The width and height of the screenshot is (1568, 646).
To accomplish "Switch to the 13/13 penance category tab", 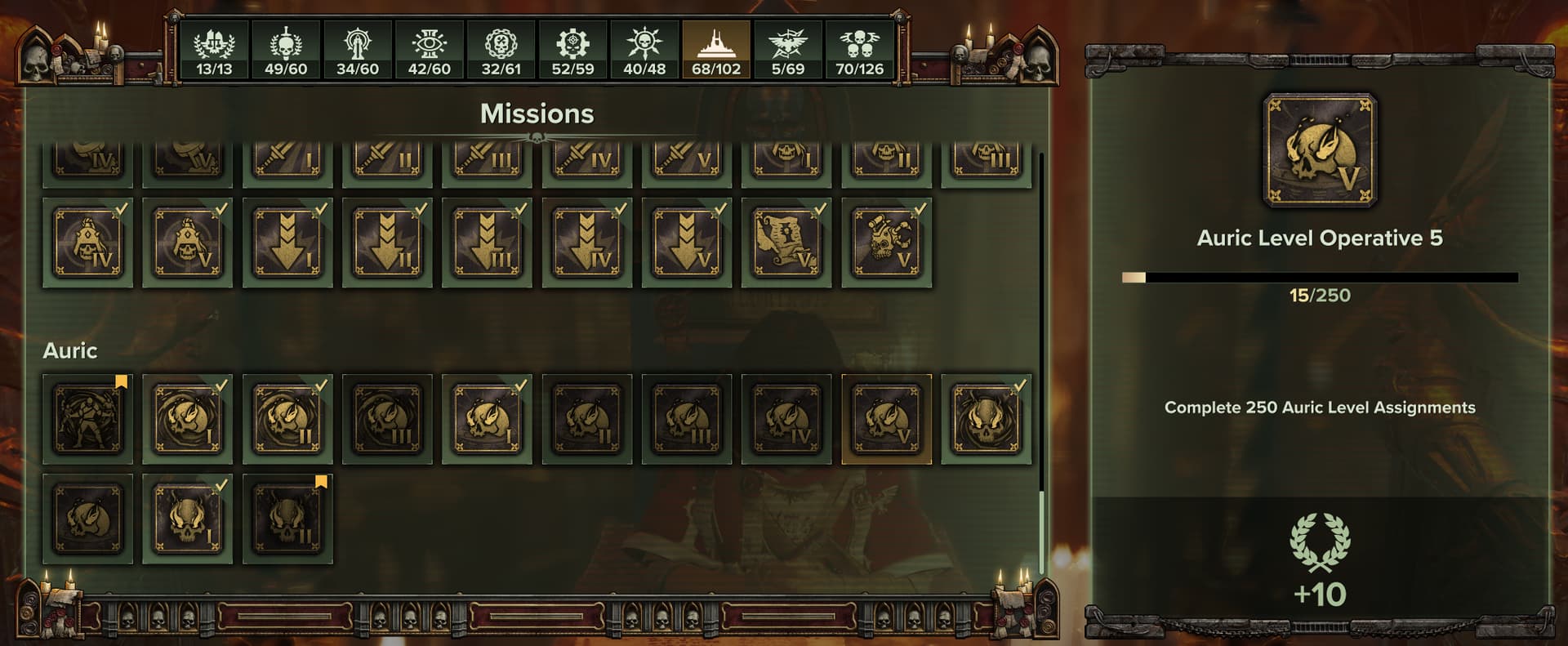I will tap(214, 51).
